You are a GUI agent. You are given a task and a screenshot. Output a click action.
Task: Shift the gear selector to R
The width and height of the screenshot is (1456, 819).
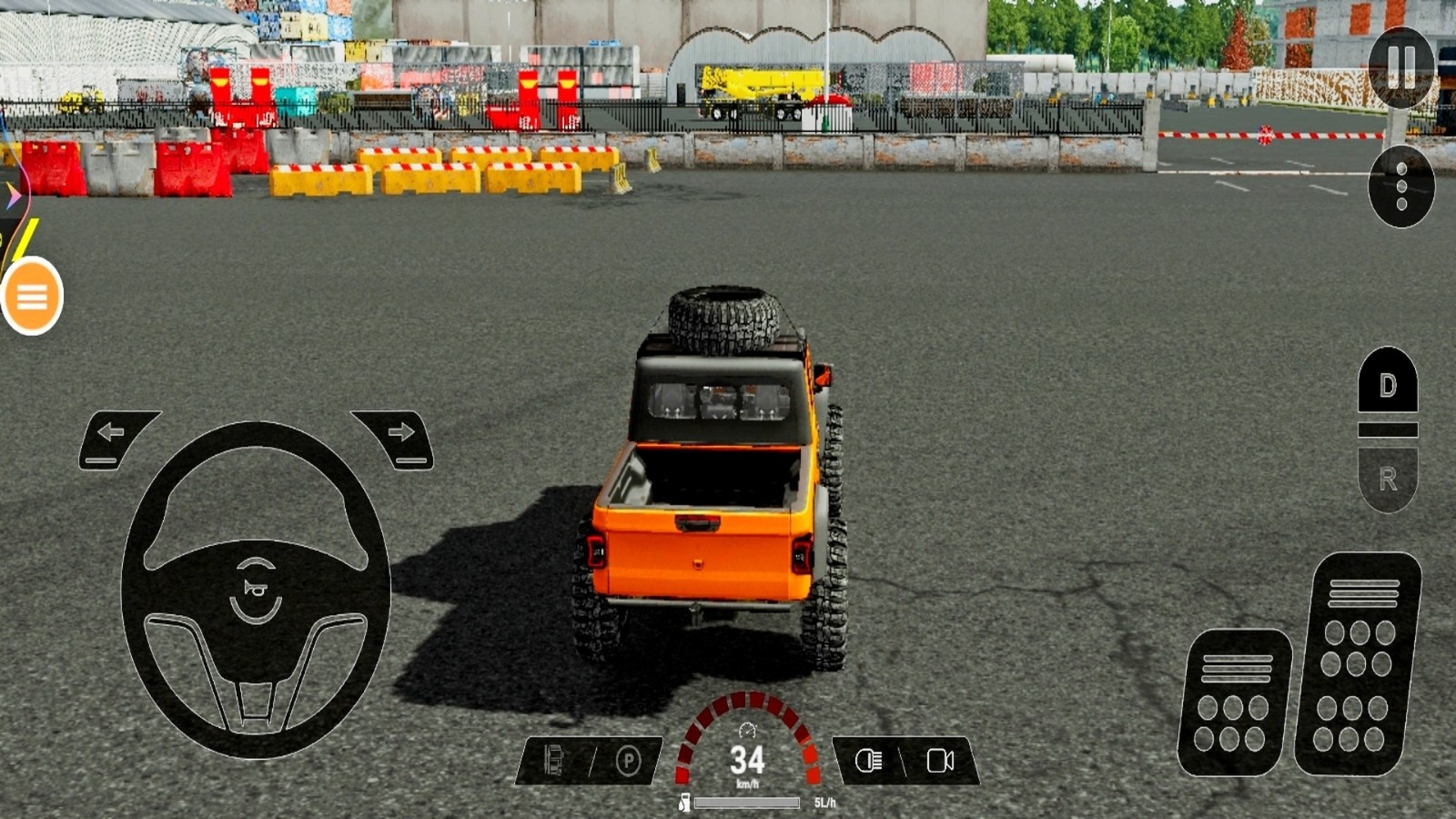[1388, 479]
